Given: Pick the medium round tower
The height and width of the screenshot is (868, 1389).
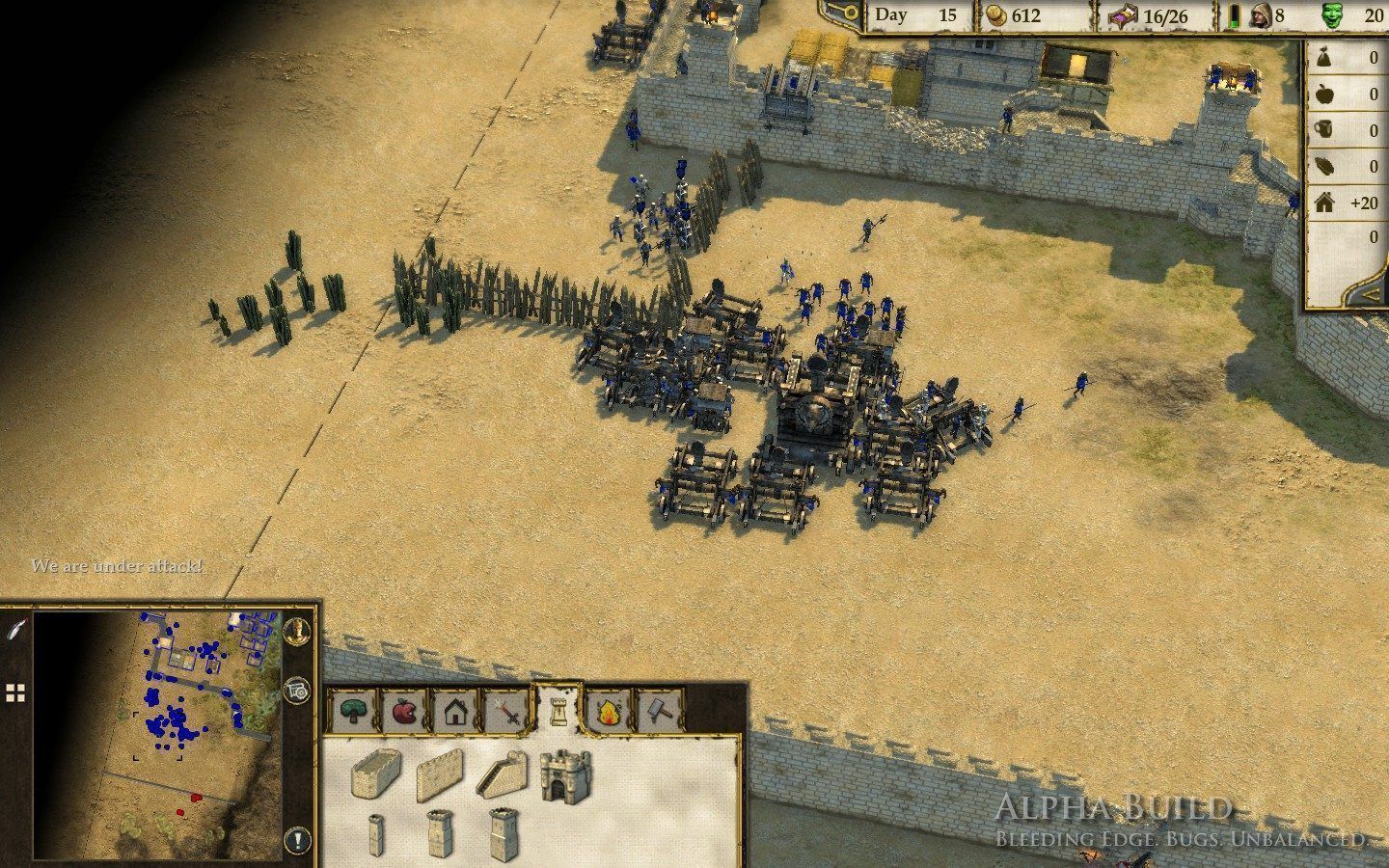Looking at the screenshot, I should [x=439, y=833].
